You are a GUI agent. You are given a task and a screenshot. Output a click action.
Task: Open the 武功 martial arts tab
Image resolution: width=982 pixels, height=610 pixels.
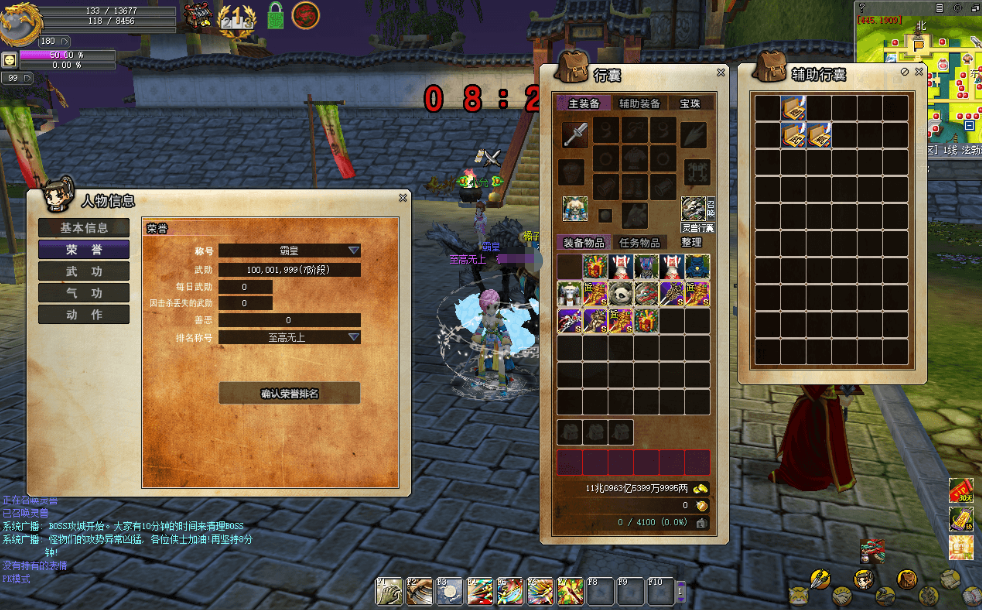[84, 271]
